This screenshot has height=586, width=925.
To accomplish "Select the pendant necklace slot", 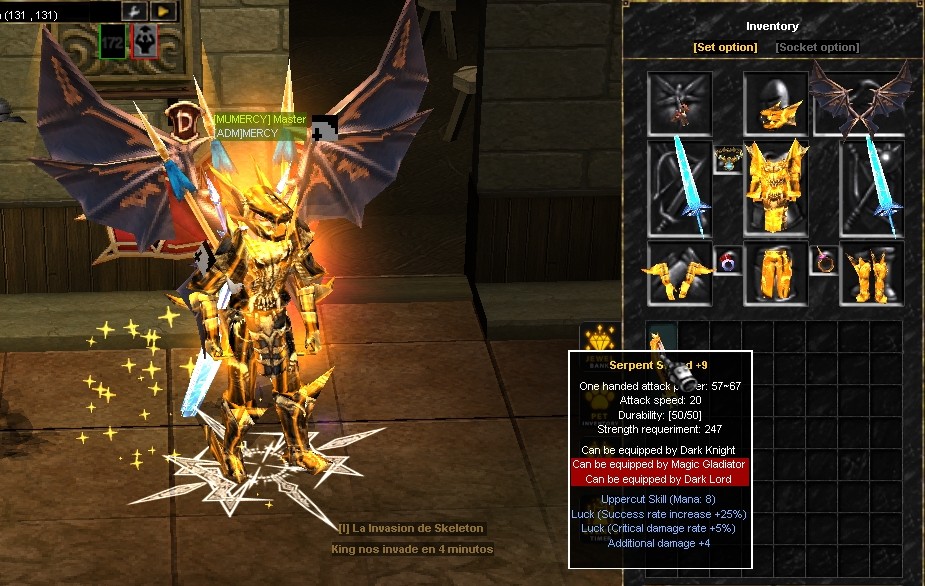I will pos(727,158).
